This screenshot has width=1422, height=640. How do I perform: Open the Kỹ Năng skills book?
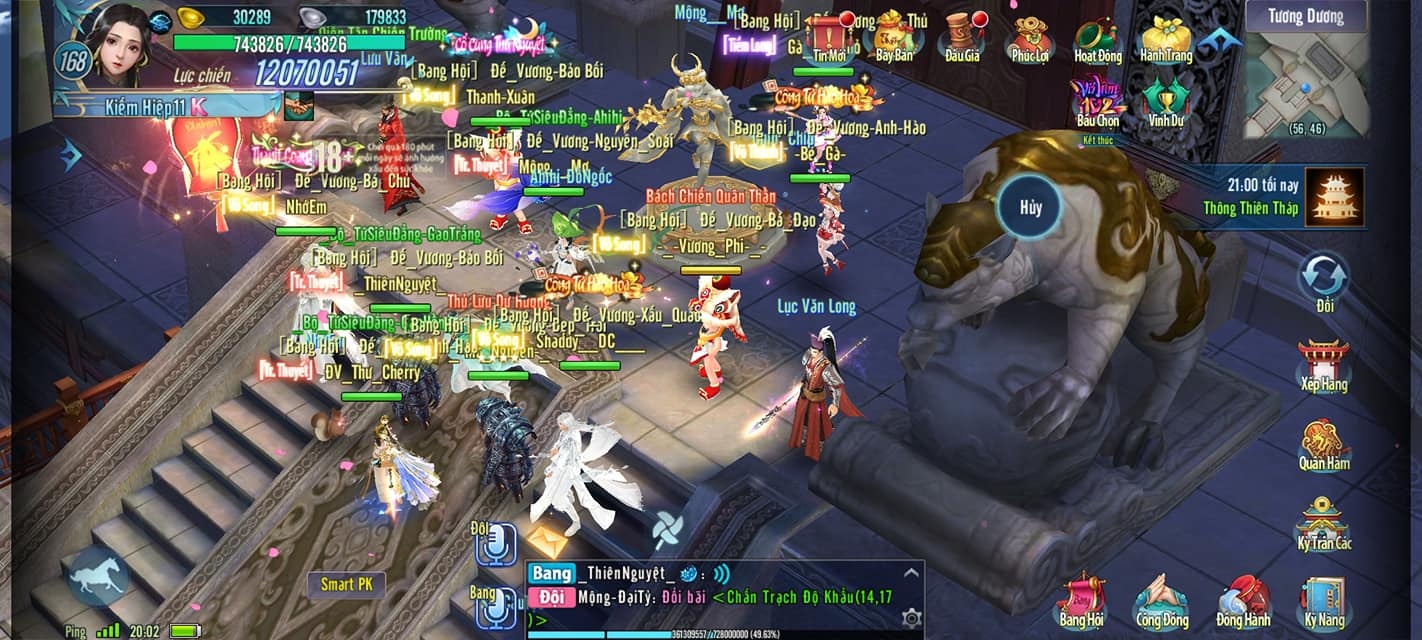click(x=1324, y=602)
